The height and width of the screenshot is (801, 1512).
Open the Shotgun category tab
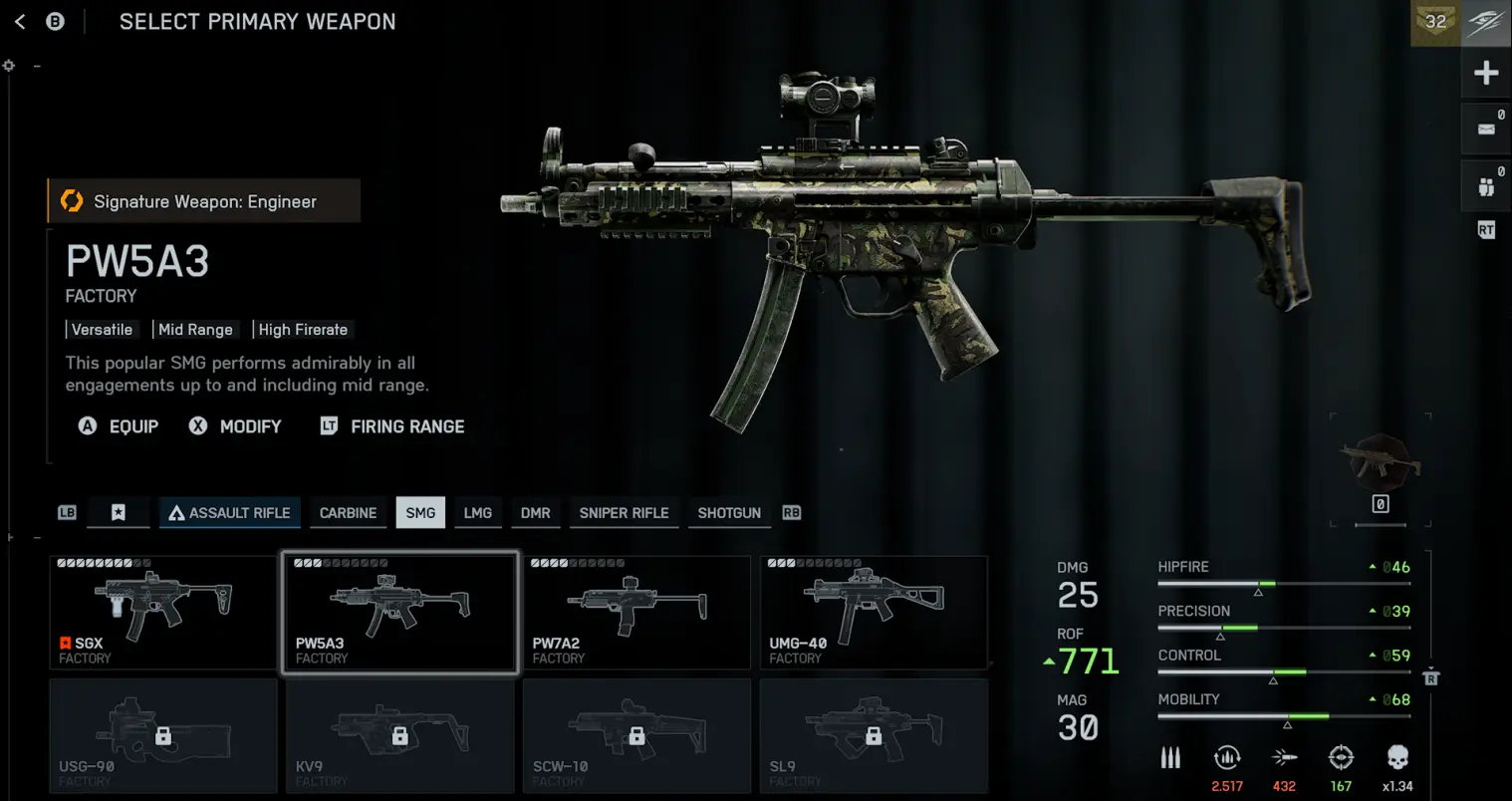(x=729, y=513)
